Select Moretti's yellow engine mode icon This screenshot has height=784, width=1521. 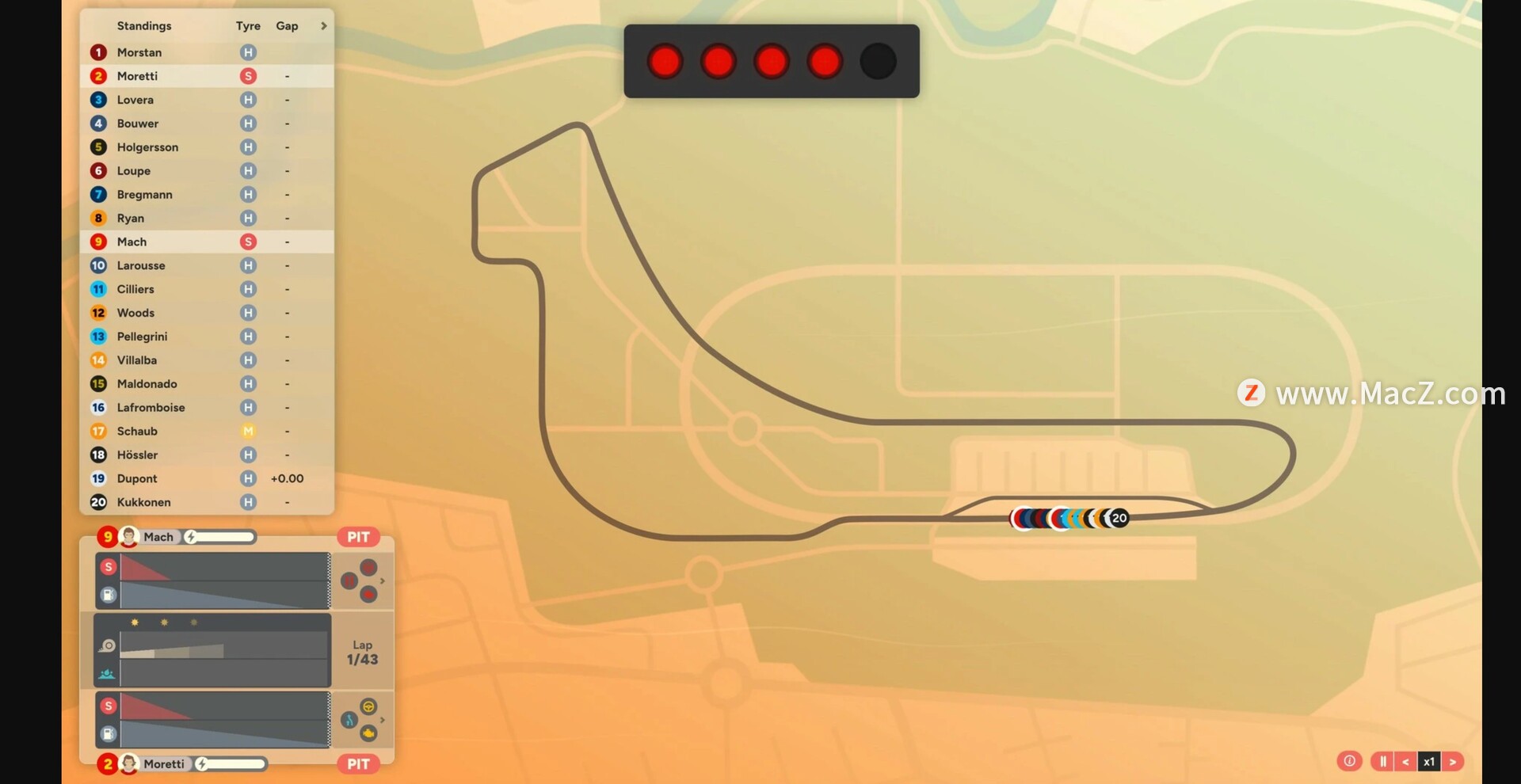(368, 733)
